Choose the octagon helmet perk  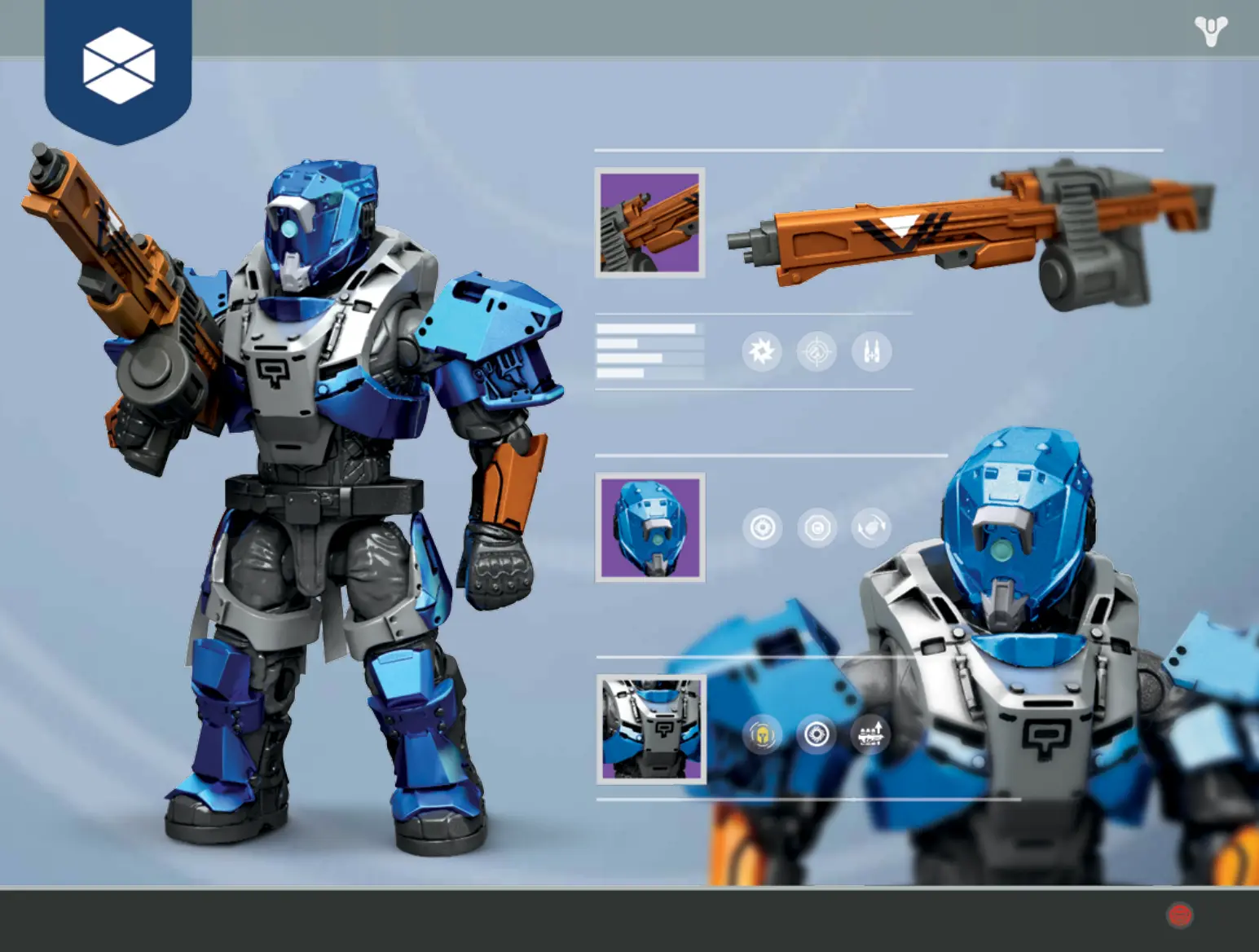point(817,528)
